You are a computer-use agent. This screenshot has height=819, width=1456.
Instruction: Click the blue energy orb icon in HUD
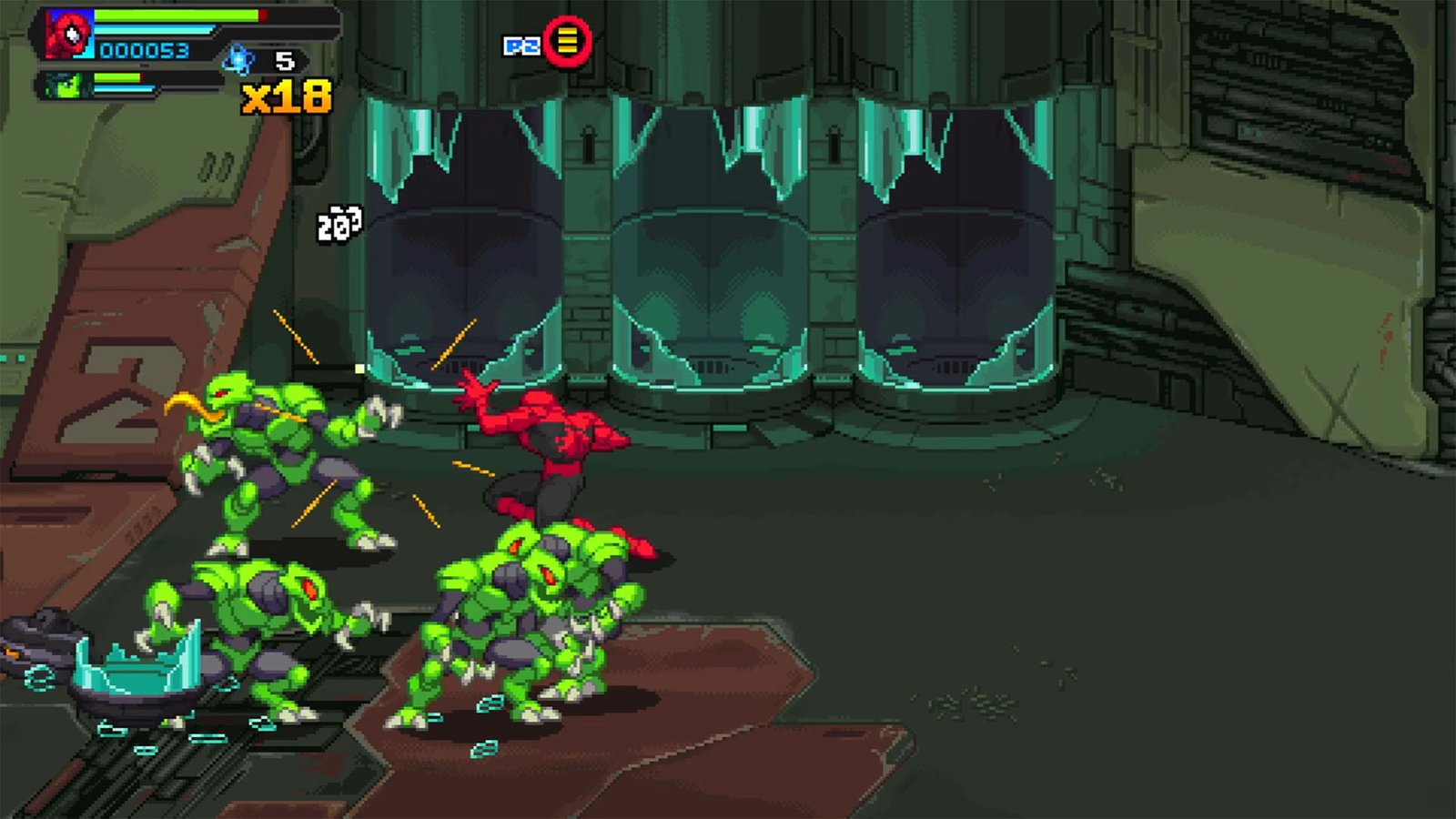238,59
